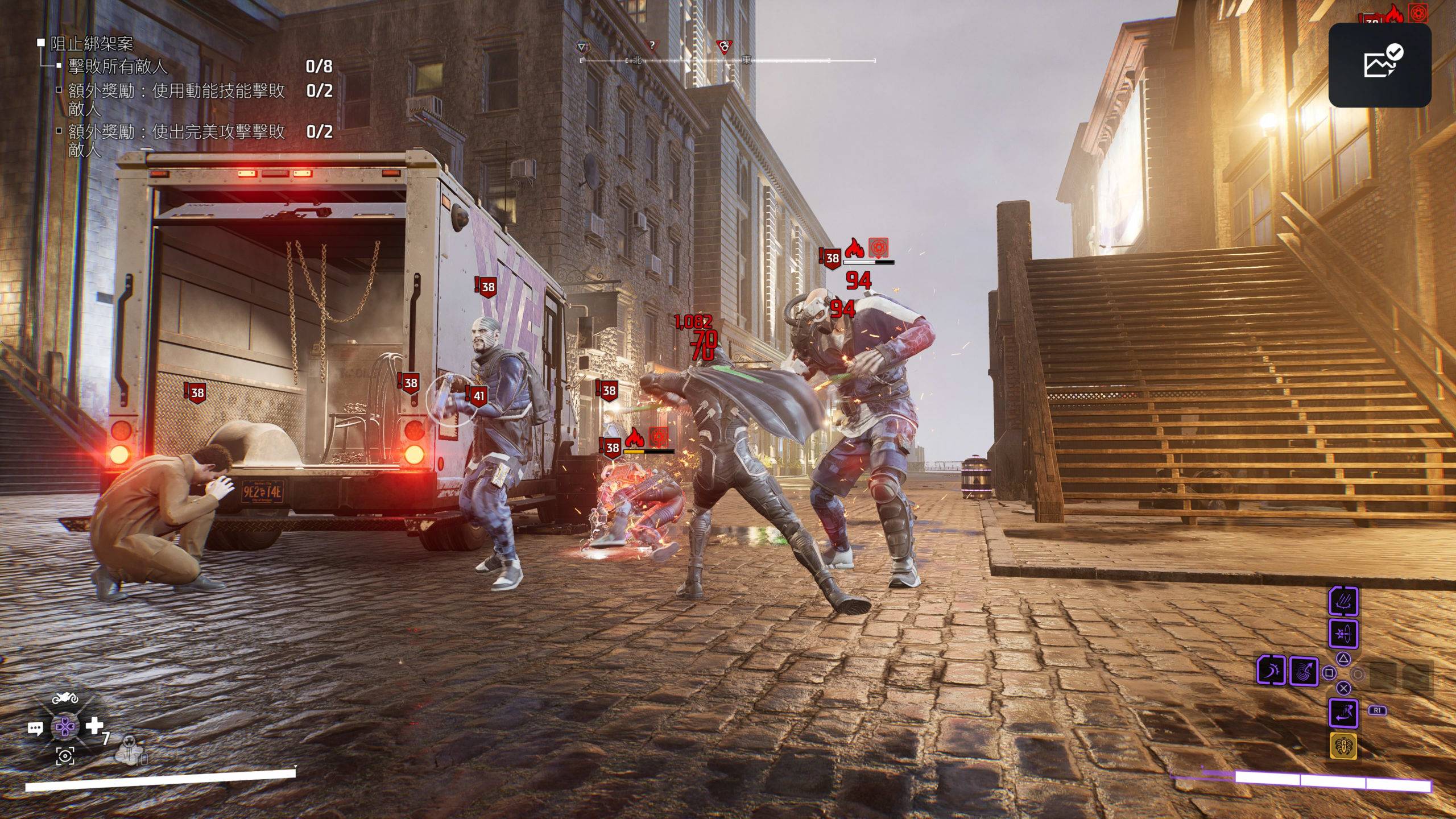The width and height of the screenshot is (1456, 819).
Task: Activate the scan mode eye icon
Action: 65,756
